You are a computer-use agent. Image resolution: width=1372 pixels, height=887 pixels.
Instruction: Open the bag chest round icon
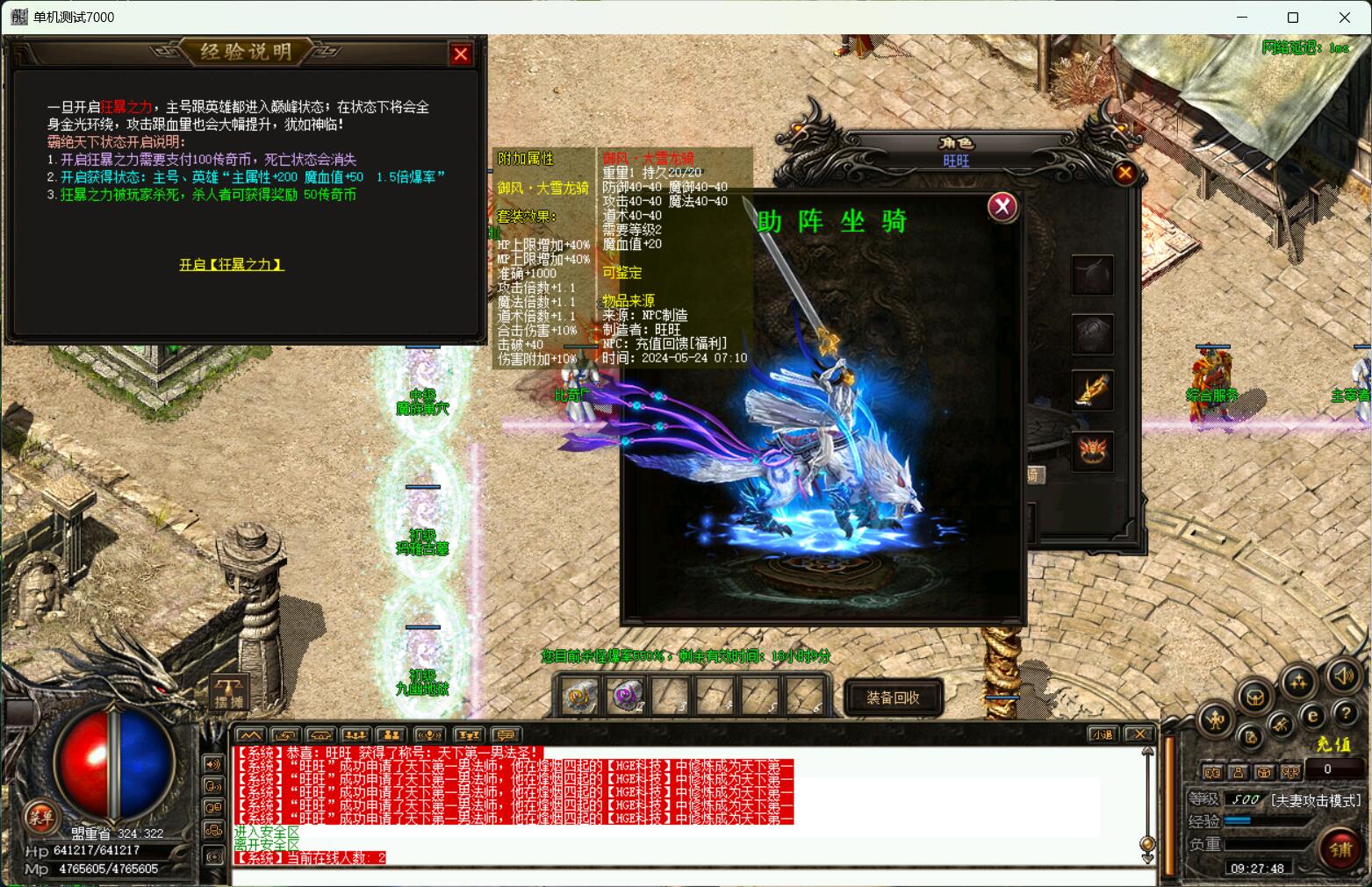pyautogui.click(x=1256, y=697)
